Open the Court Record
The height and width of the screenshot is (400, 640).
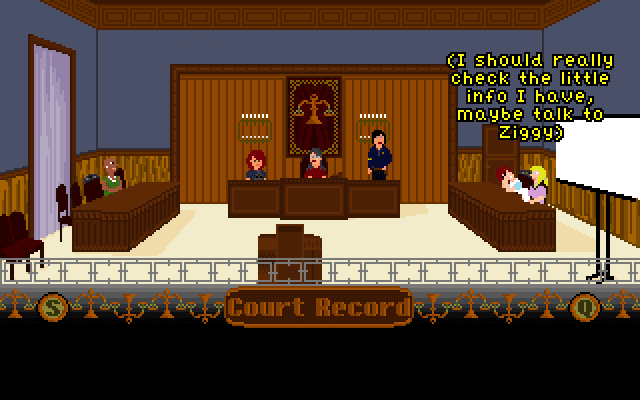(x=319, y=307)
